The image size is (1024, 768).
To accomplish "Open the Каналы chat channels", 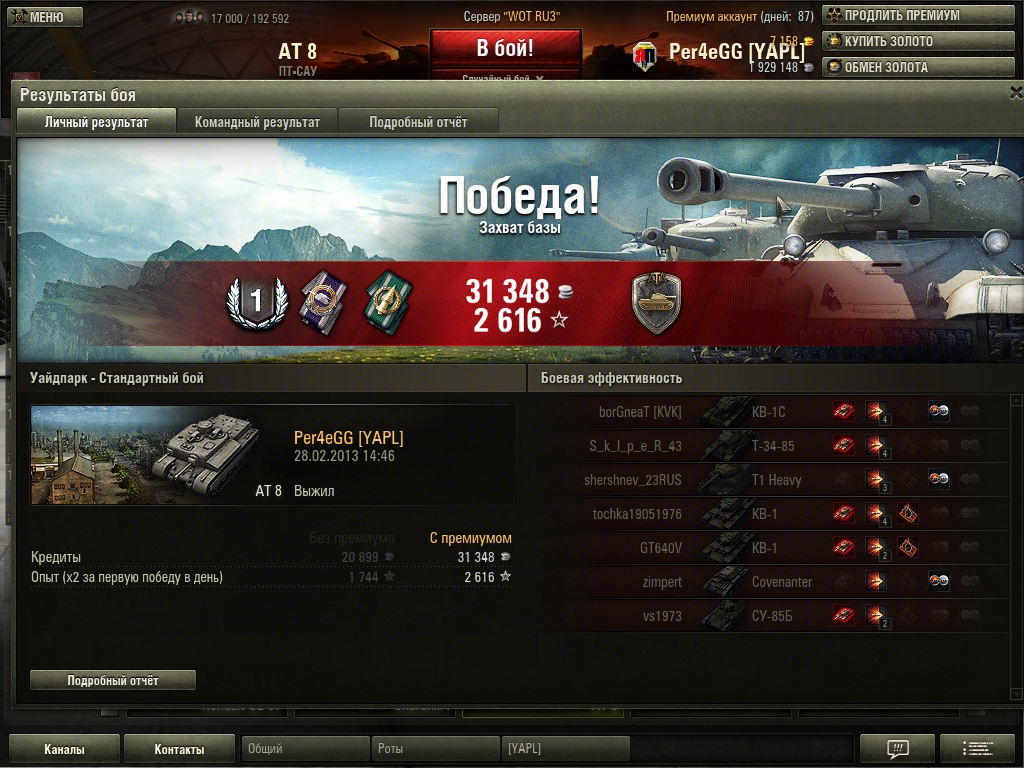I will pos(64,749).
